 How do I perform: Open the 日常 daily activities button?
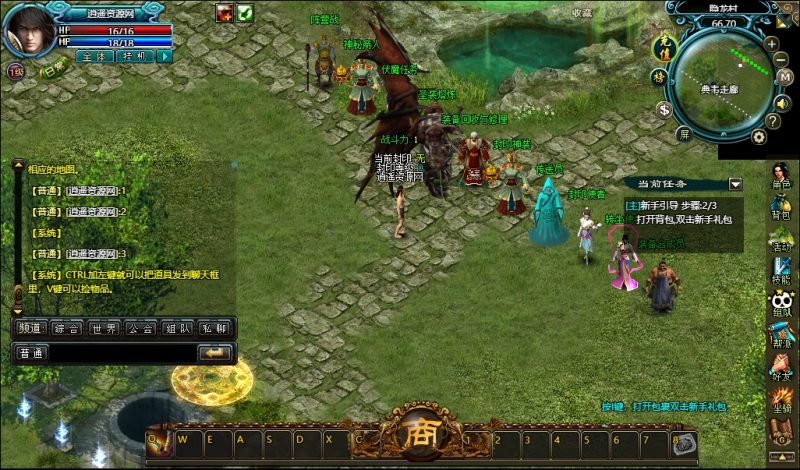click(x=52, y=71)
